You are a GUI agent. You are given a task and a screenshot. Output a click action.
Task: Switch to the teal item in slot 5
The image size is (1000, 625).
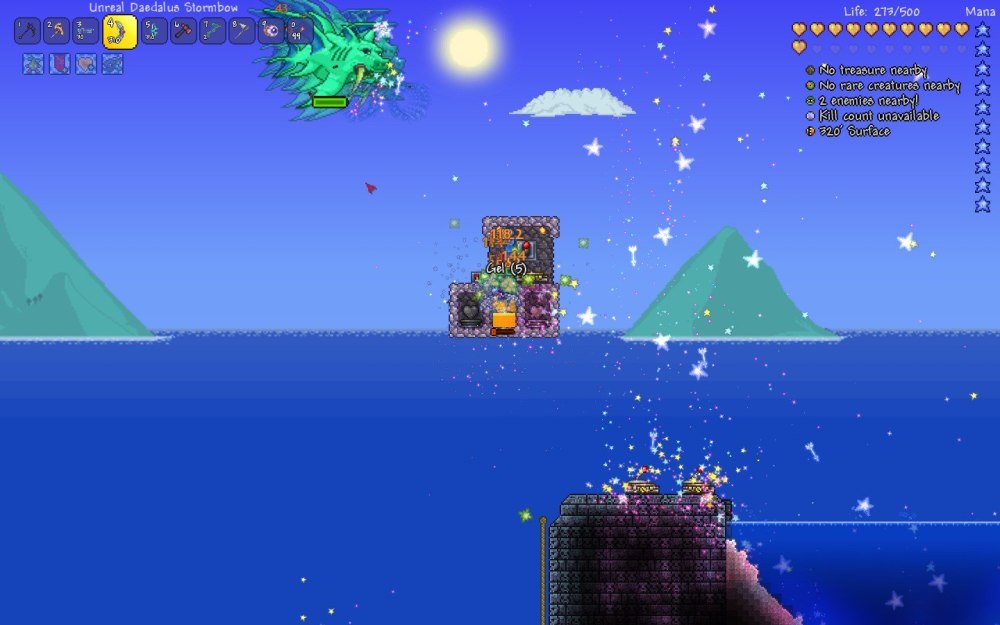click(154, 31)
